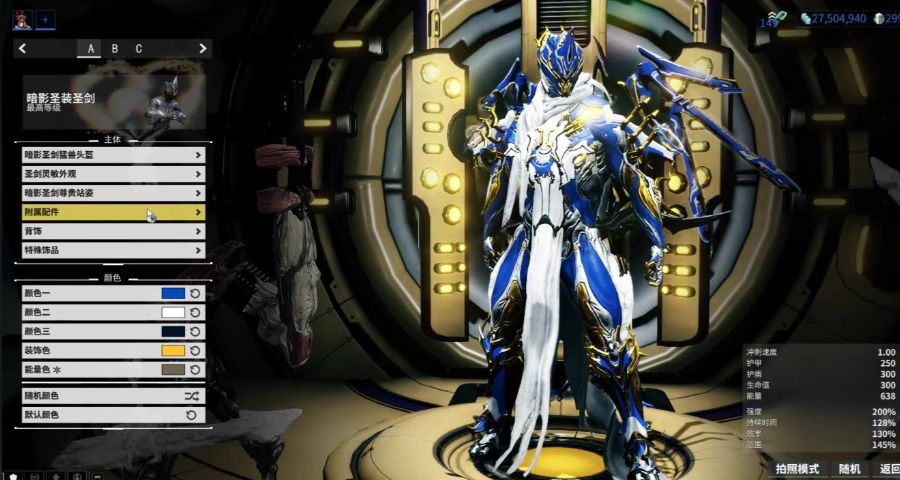Pick the gray 能量色 energy swatch

(173, 370)
